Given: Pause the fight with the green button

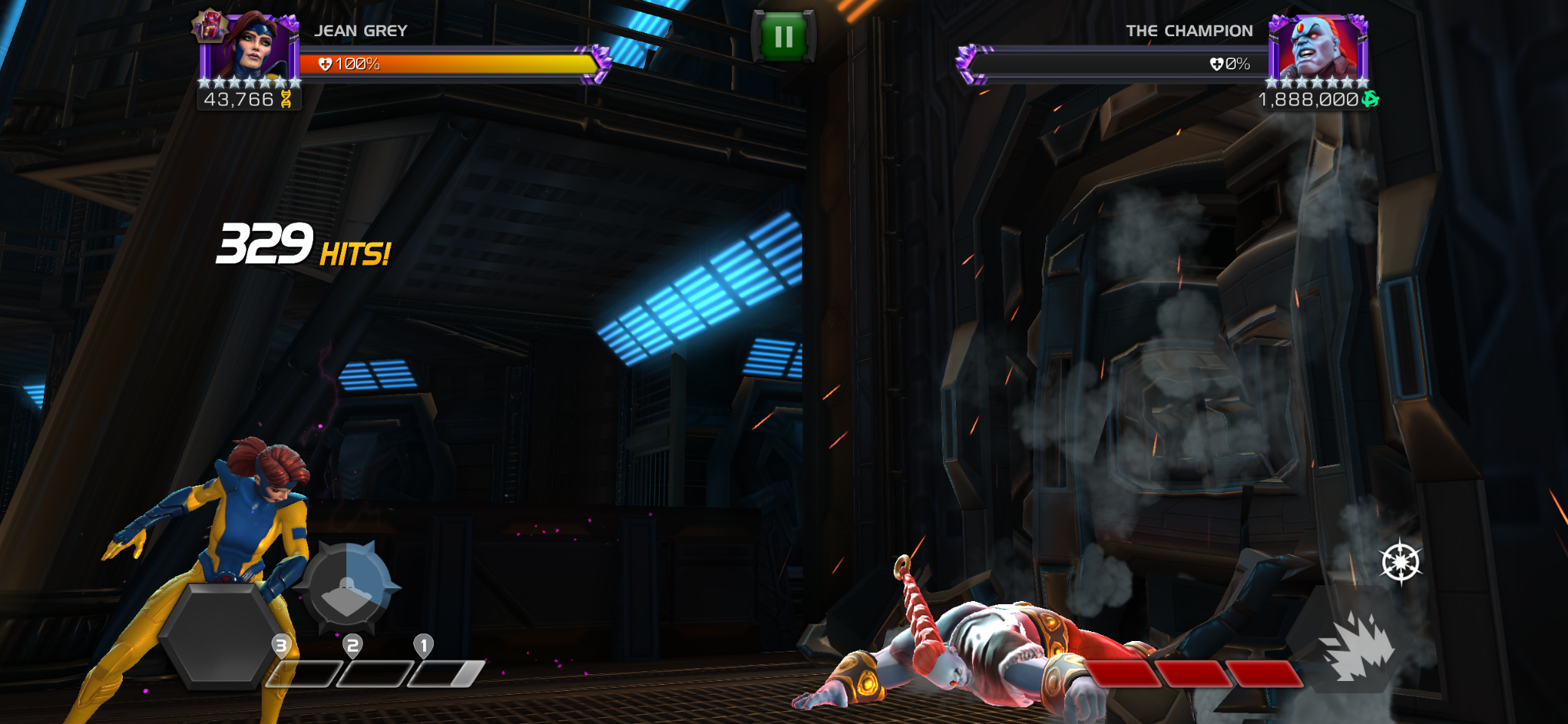Looking at the screenshot, I should click(x=784, y=36).
